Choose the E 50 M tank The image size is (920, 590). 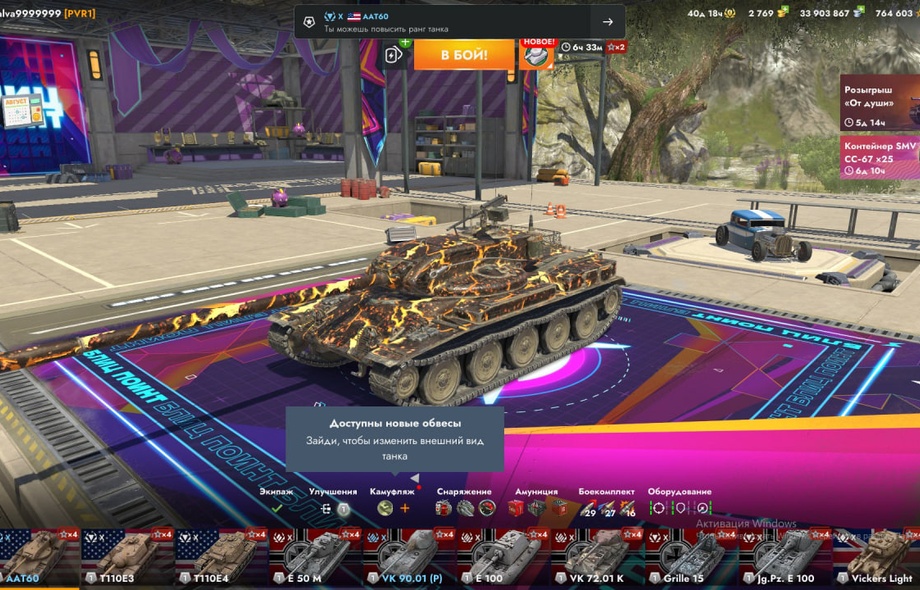(x=315, y=557)
